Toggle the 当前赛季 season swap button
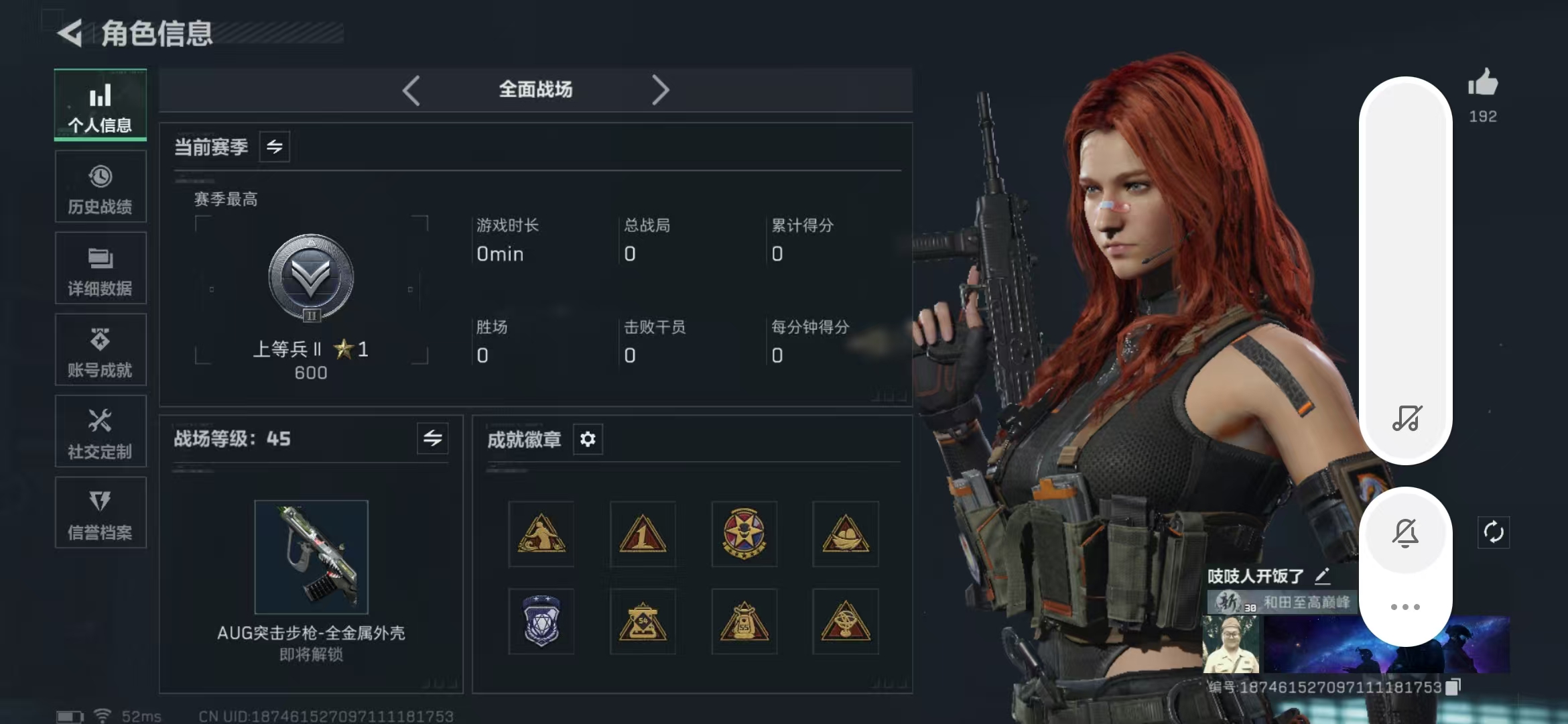Image resolution: width=1568 pixels, height=724 pixels. tap(275, 147)
